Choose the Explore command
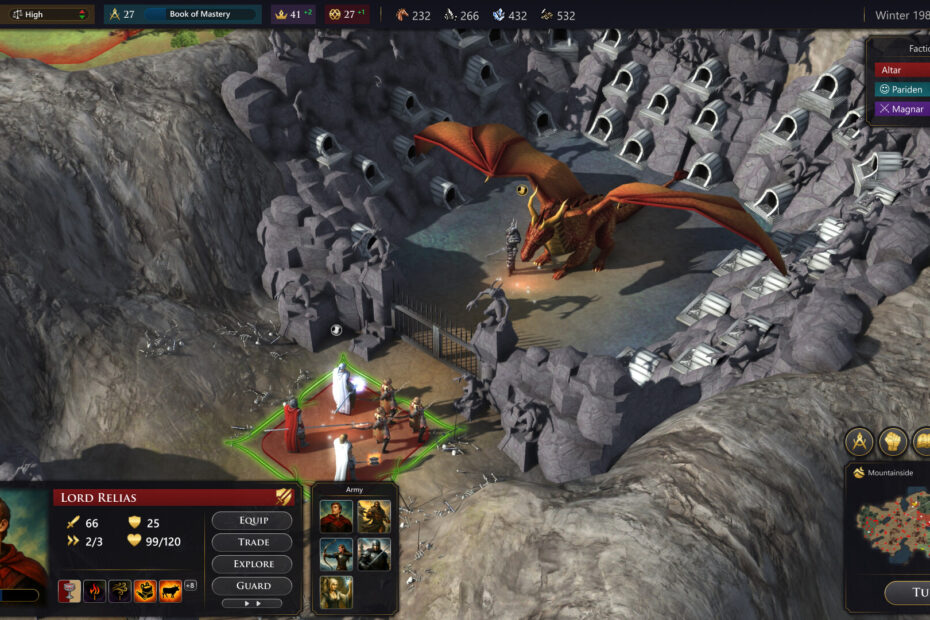 point(252,563)
